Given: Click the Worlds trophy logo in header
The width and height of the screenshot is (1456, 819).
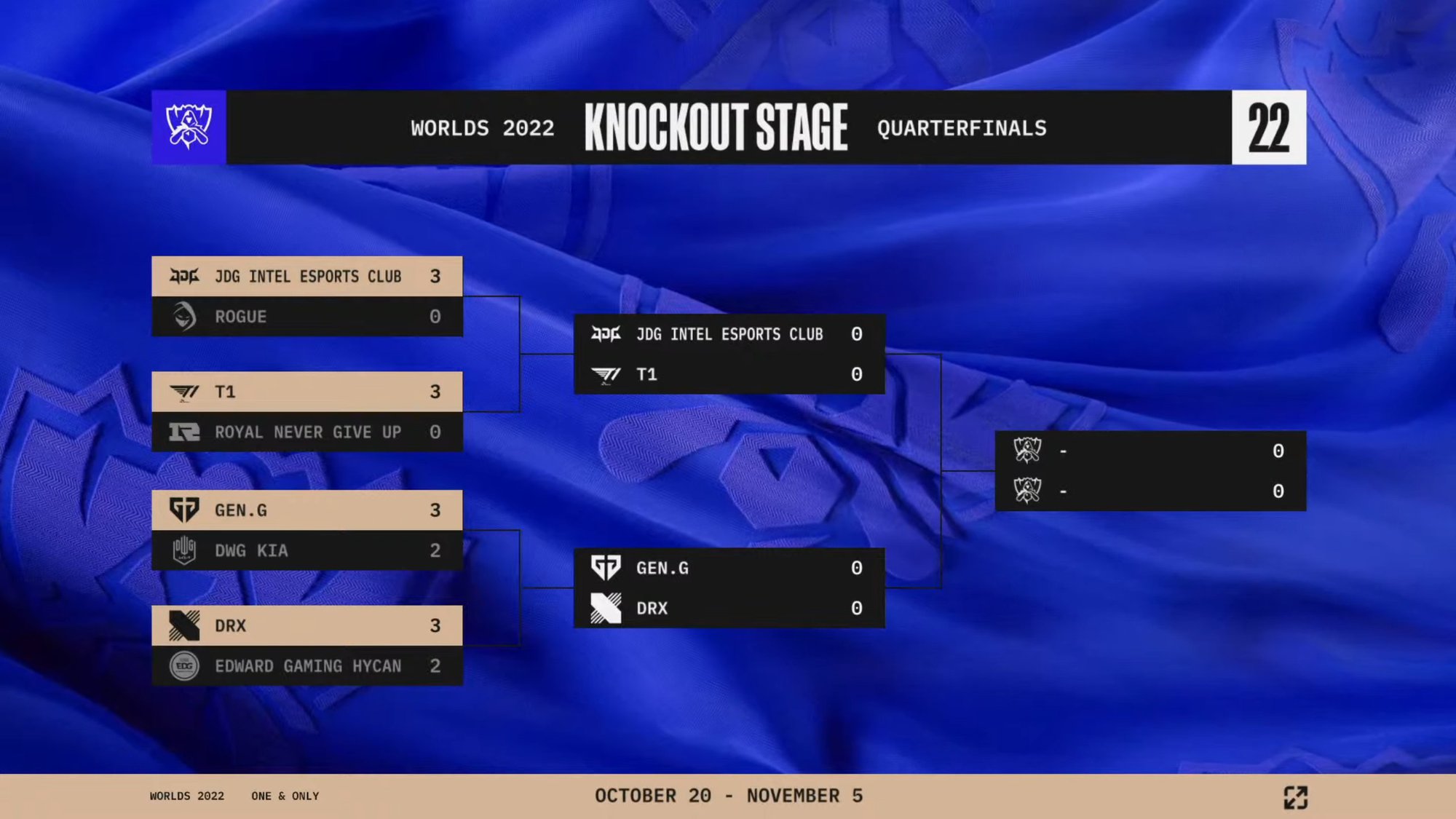Looking at the screenshot, I should tap(189, 127).
